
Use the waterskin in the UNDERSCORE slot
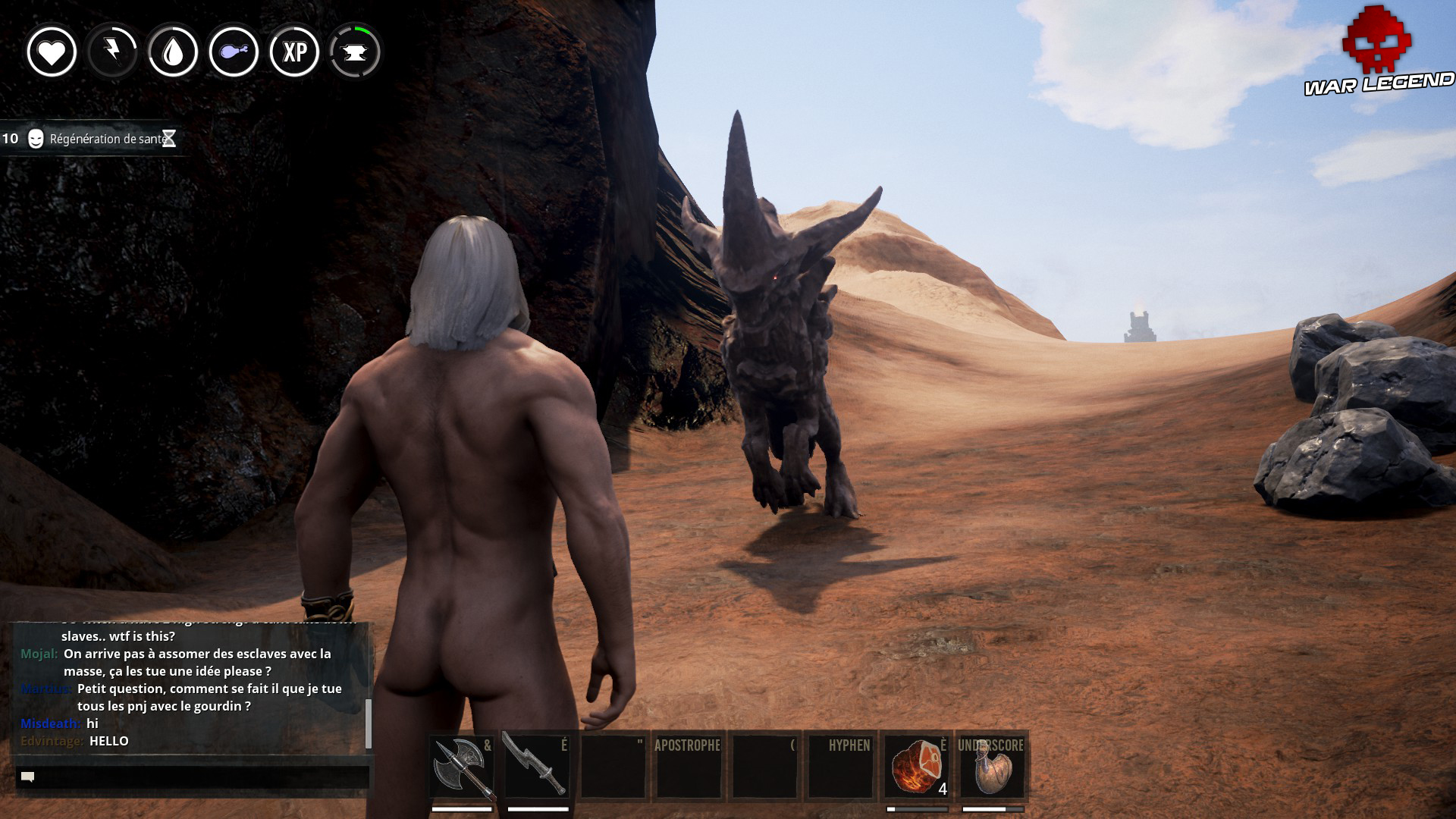[x=993, y=766]
